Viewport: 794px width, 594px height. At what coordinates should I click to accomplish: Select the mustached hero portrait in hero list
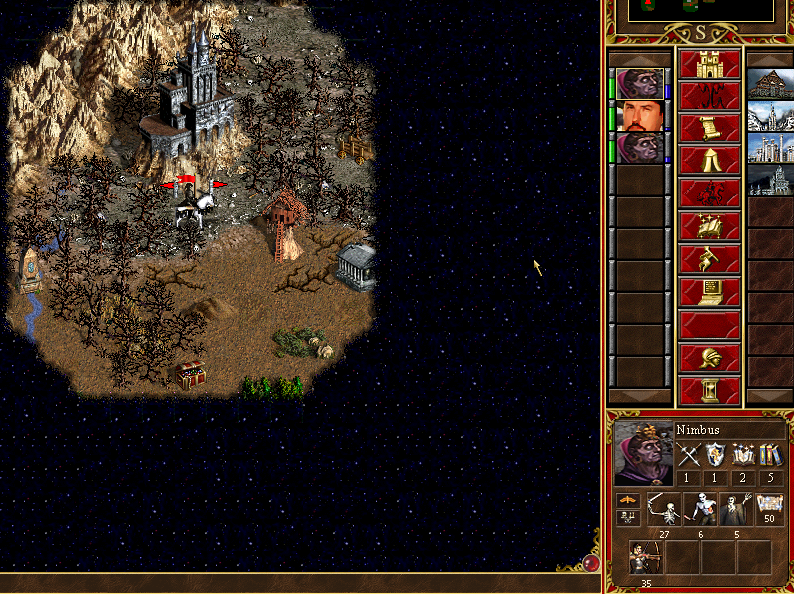click(x=640, y=117)
